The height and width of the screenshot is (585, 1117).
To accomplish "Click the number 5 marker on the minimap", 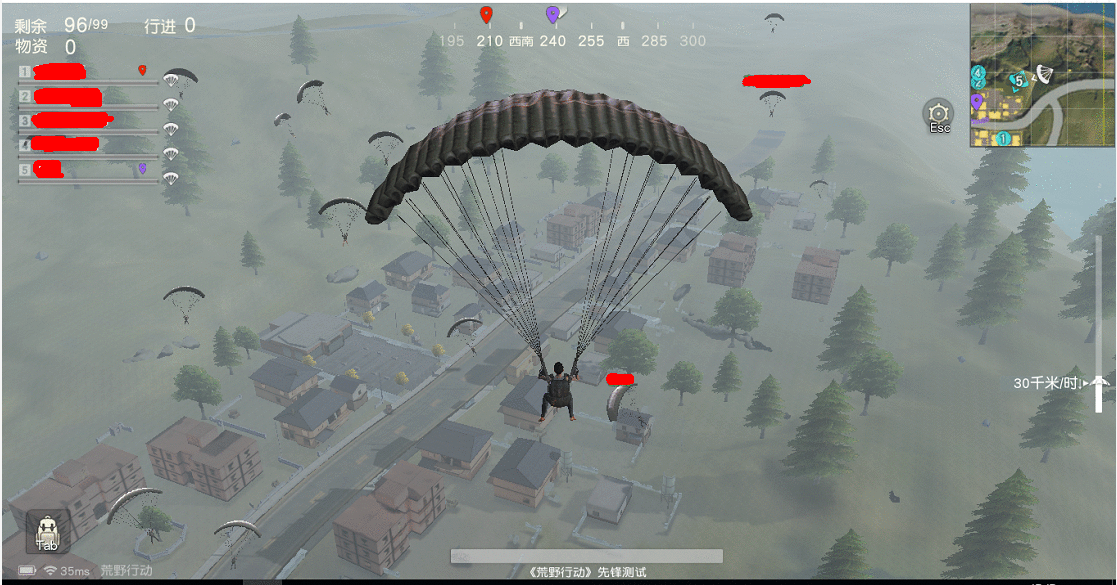I will coord(1017,80).
